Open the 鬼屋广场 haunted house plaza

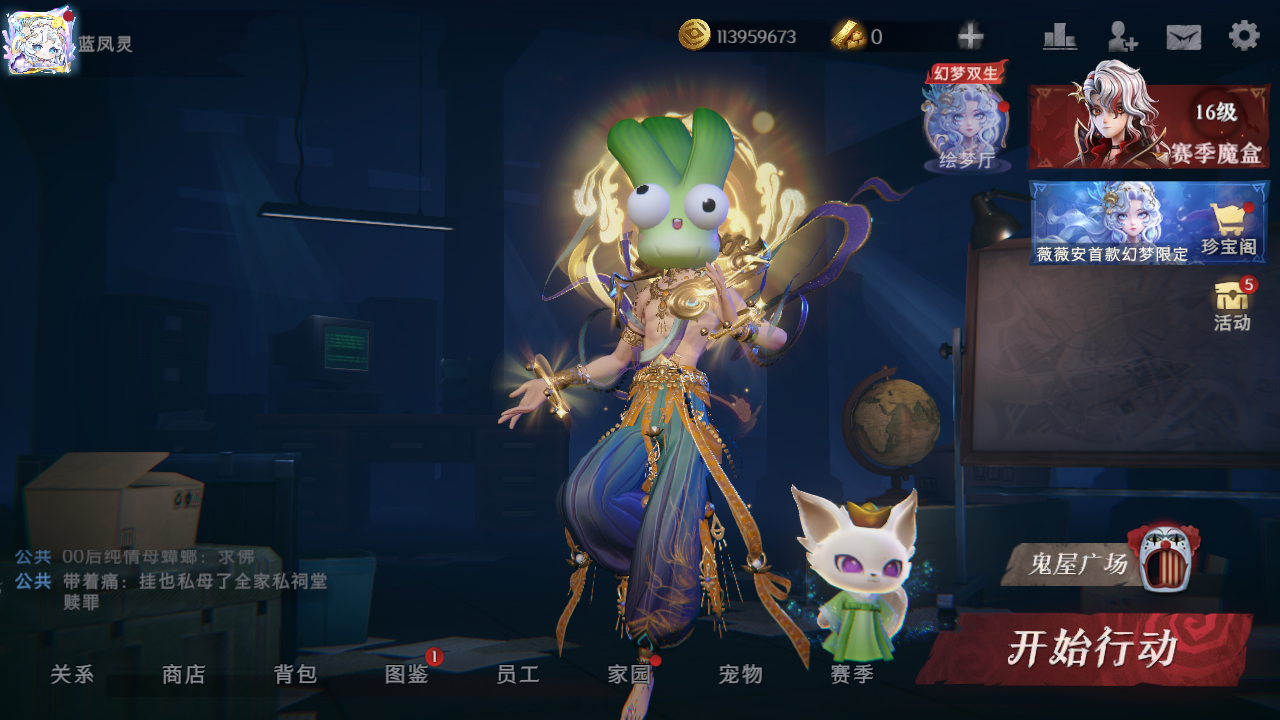[1100, 562]
